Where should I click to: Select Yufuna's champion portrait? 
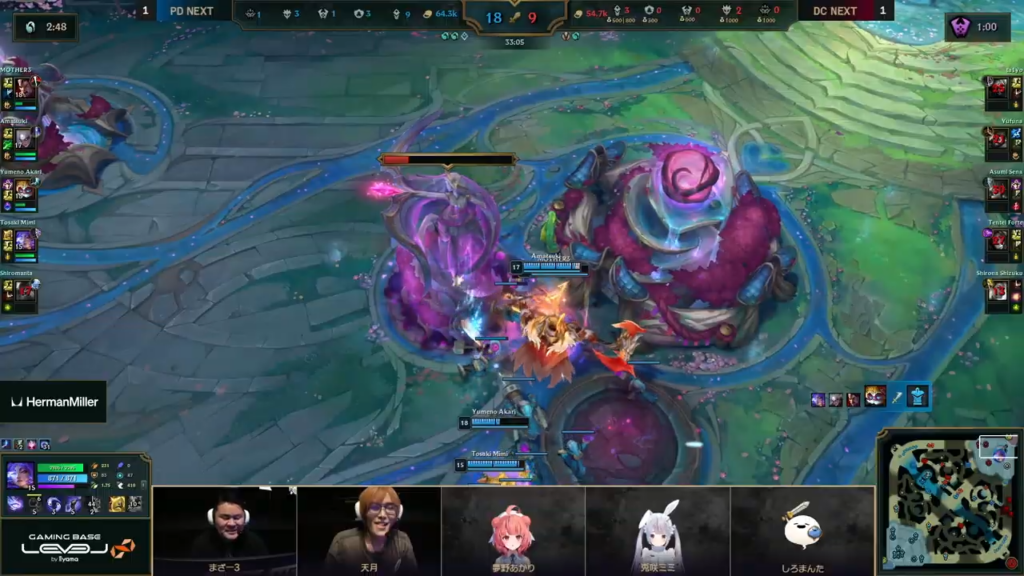tap(998, 140)
